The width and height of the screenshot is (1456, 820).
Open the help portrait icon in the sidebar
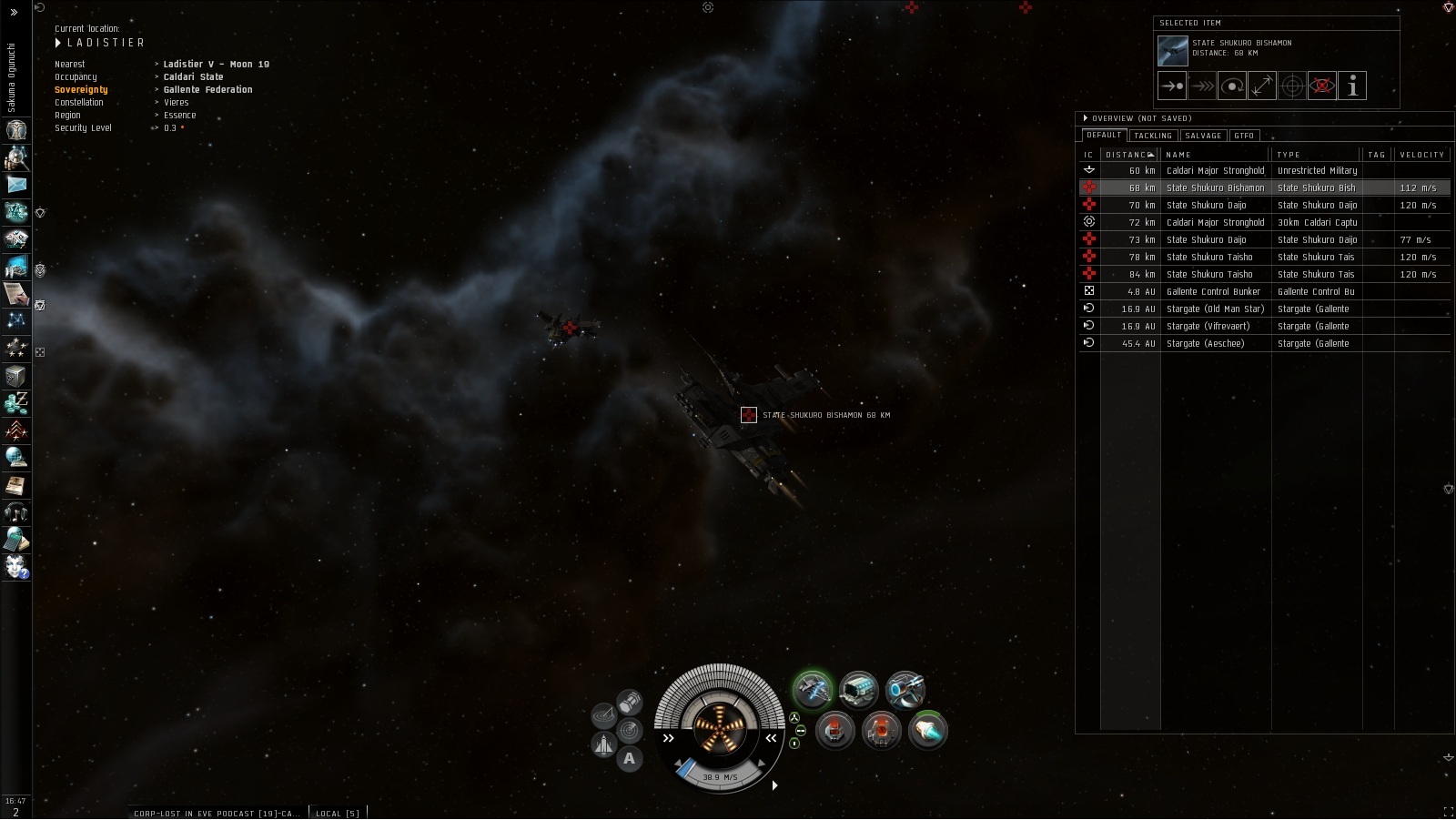click(x=16, y=567)
